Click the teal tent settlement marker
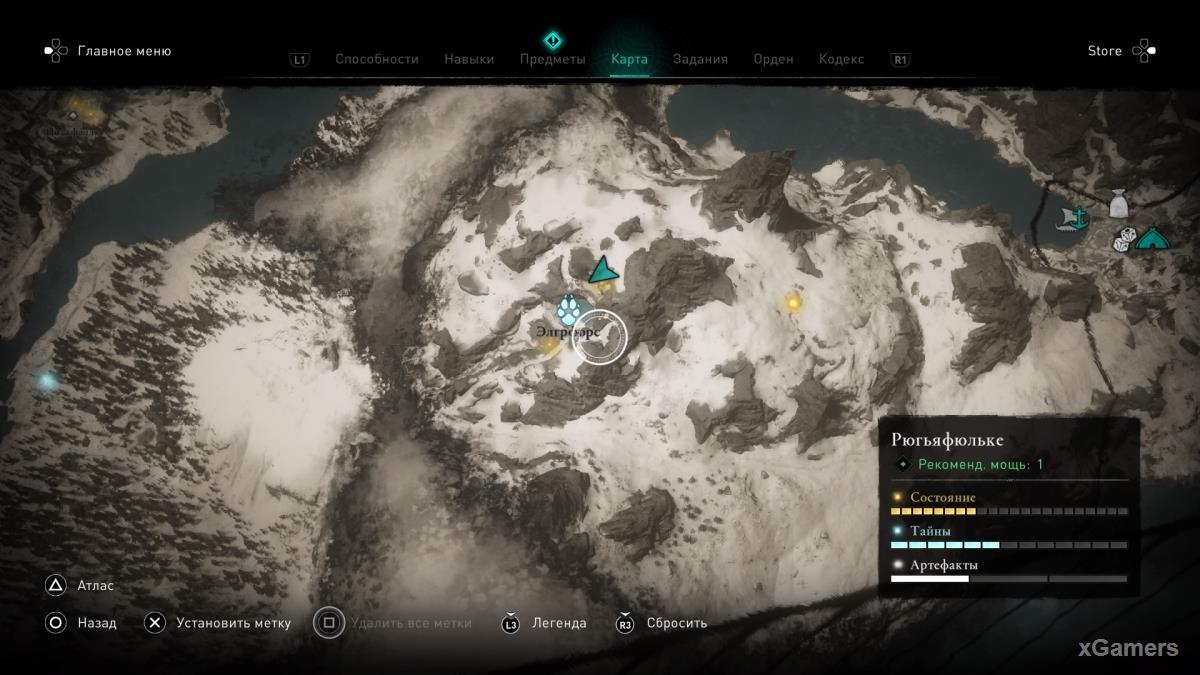This screenshot has height=675, width=1200. [1153, 239]
